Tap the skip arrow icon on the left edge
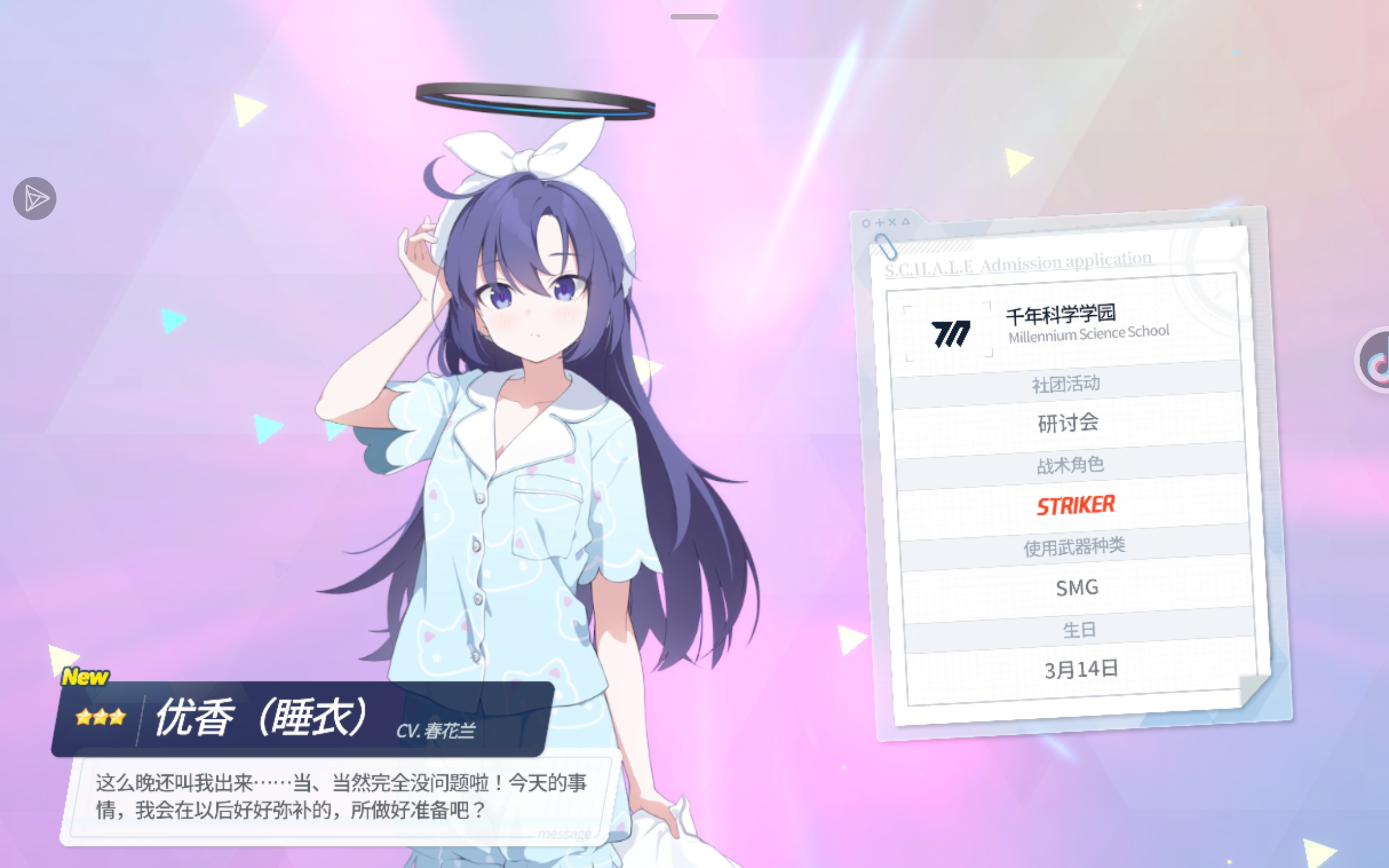1389x868 pixels. click(34, 198)
